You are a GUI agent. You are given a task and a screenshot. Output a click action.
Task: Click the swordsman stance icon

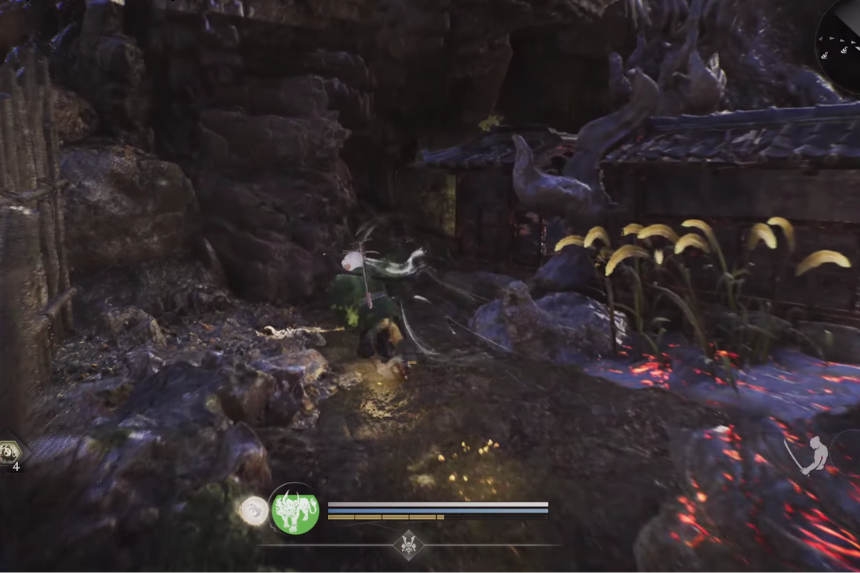coord(813,455)
